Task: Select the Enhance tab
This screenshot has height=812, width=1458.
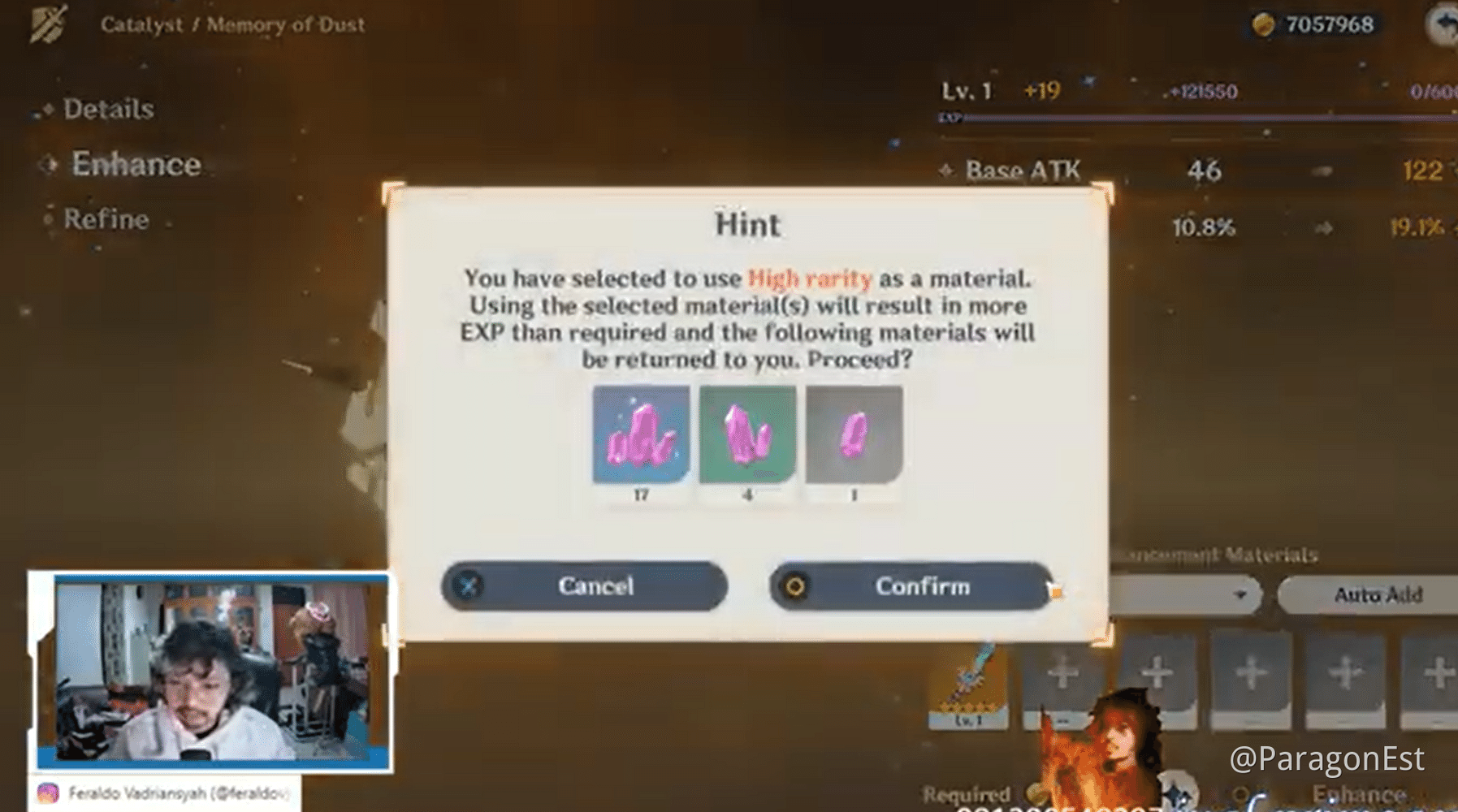Action: (136, 163)
